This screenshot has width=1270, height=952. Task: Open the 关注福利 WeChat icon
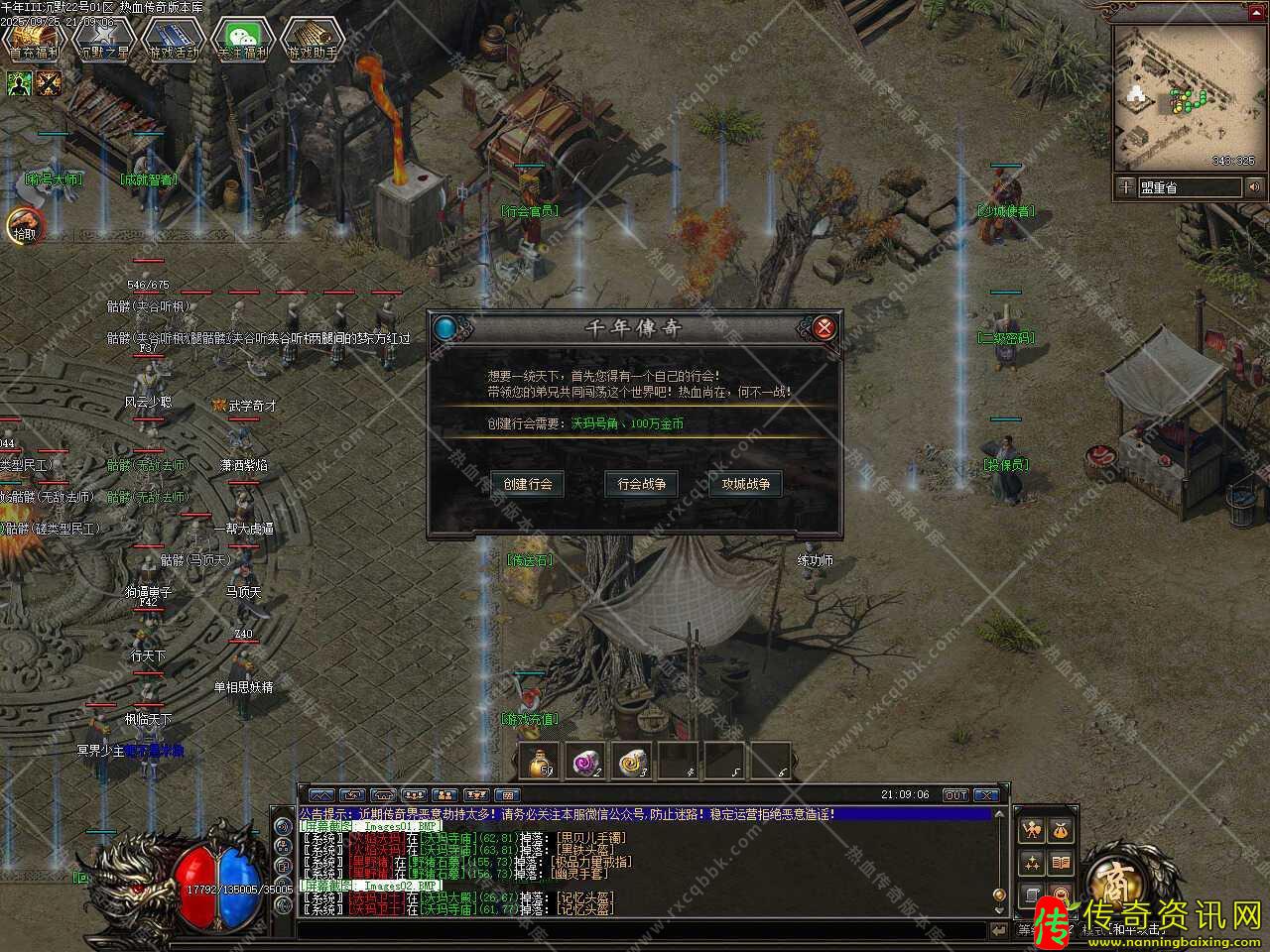click(243, 40)
